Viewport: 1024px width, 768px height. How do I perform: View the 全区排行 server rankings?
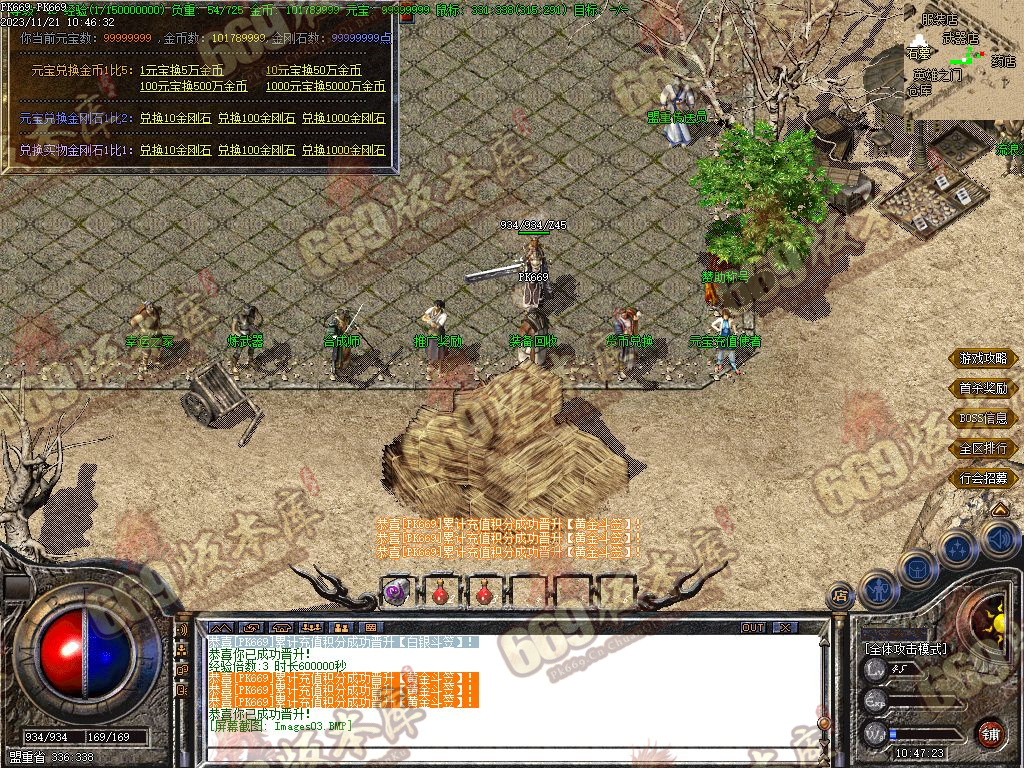click(x=983, y=448)
